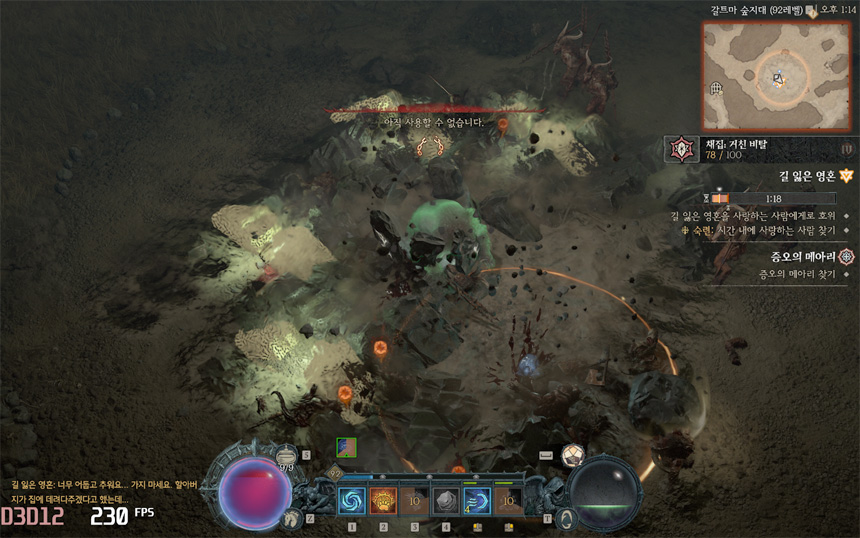Click the skull tier icon next to the harvest tracker
The width and height of the screenshot is (860, 538).
(x=681, y=150)
